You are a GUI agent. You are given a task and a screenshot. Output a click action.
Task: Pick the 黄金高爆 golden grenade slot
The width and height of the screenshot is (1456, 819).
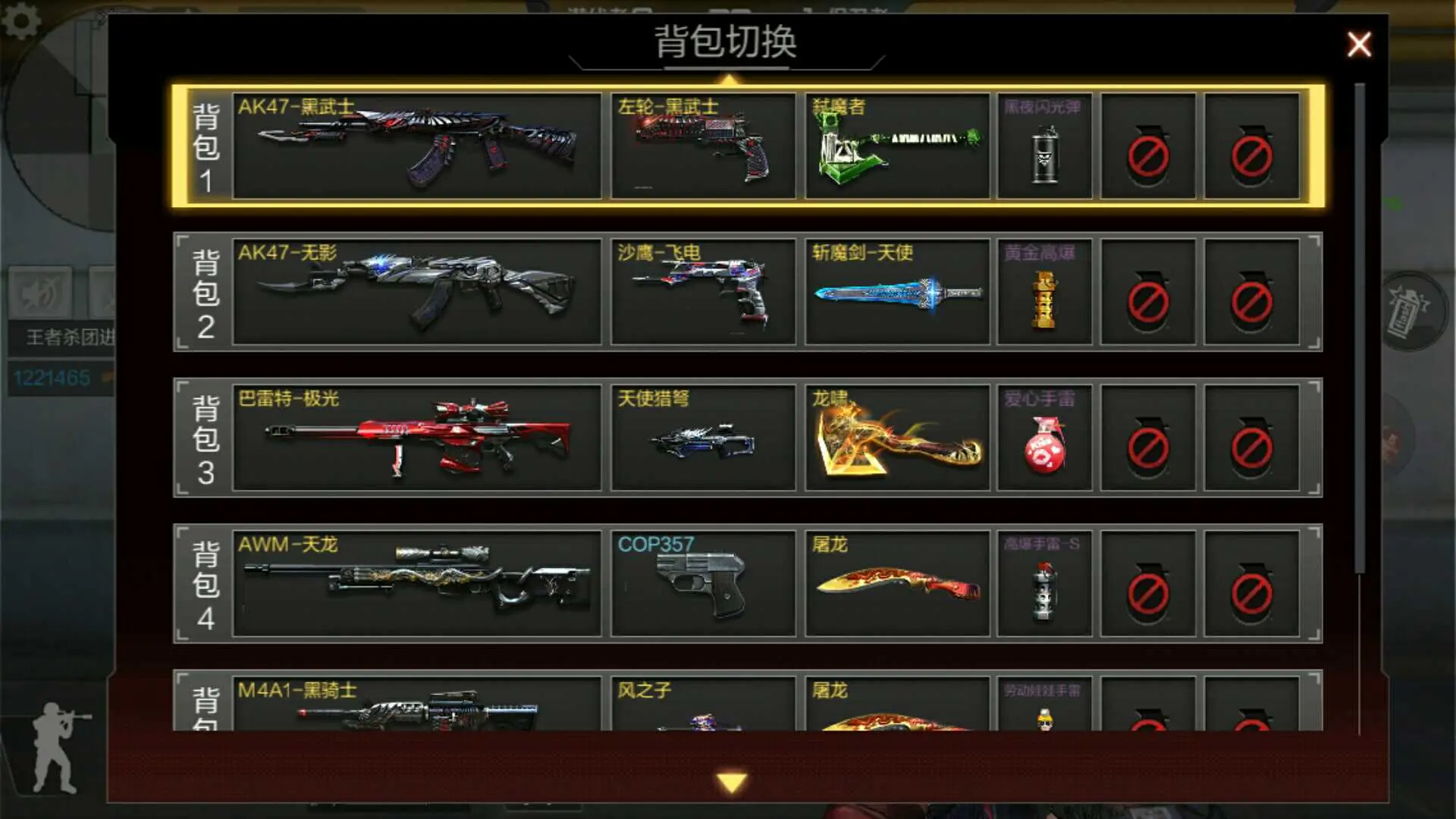click(x=1044, y=292)
